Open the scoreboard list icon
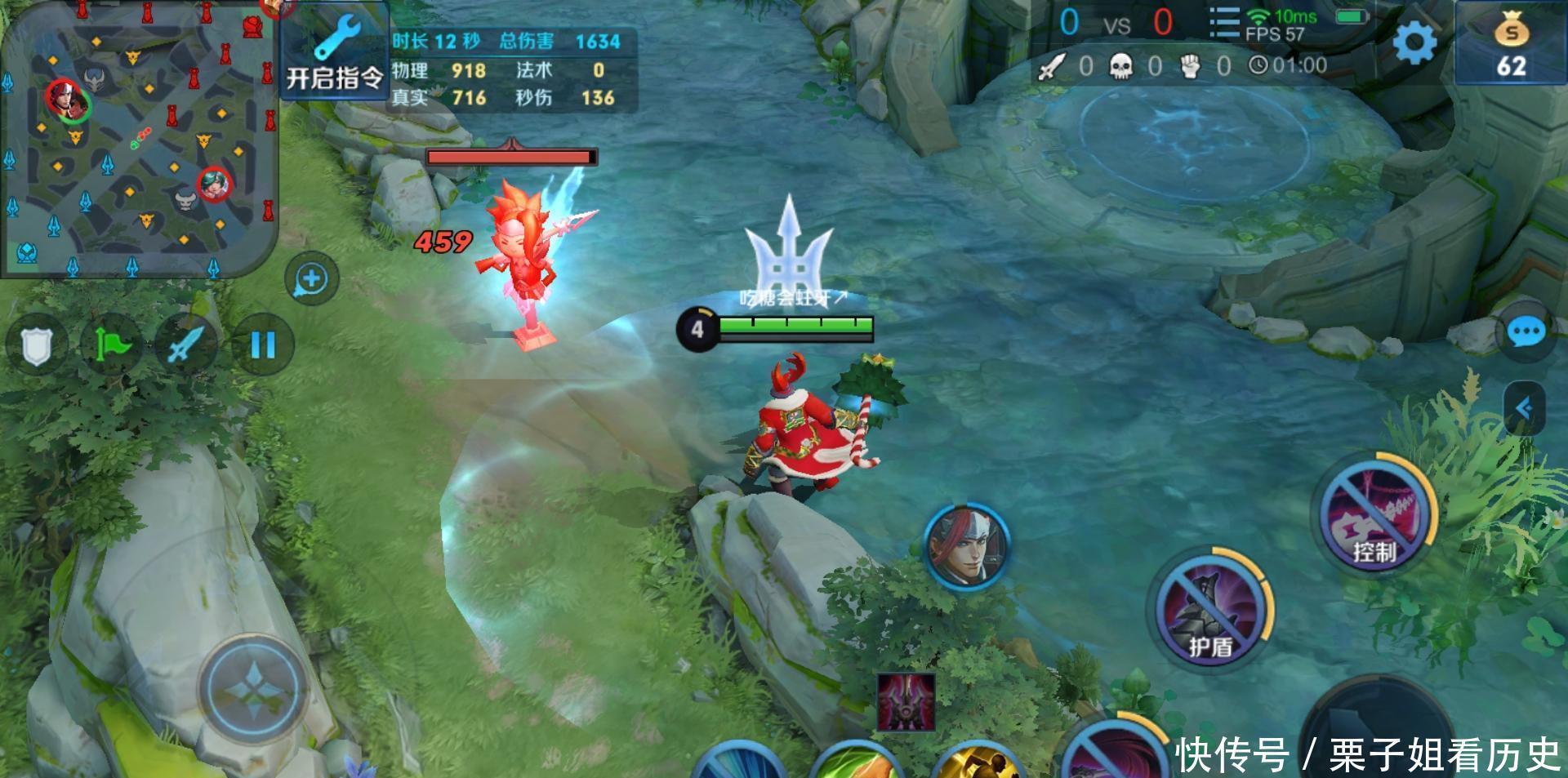The width and height of the screenshot is (1568, 778). pos(1223,24)
